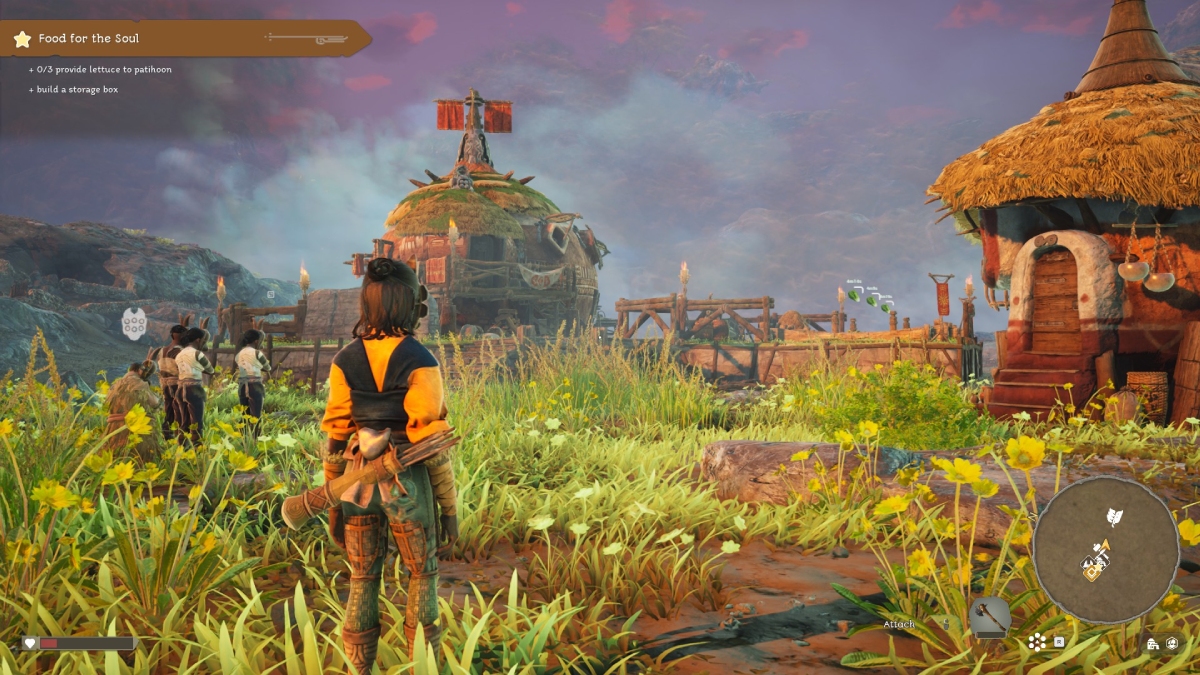Select the build a storage box objective

click(78, 90)
